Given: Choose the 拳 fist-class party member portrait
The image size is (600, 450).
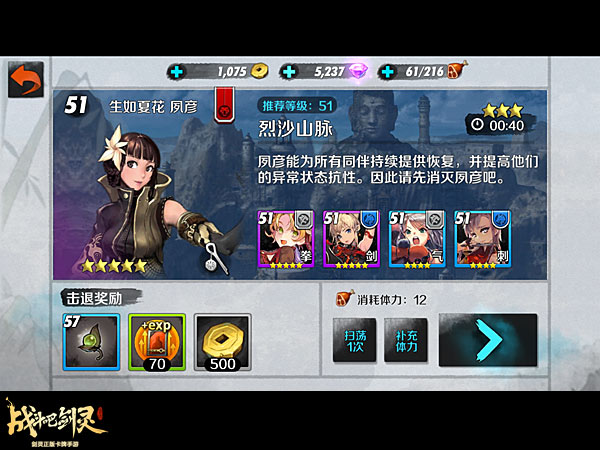Looking at the screenshot, I should pyautogui.click(x=287, y=239).
